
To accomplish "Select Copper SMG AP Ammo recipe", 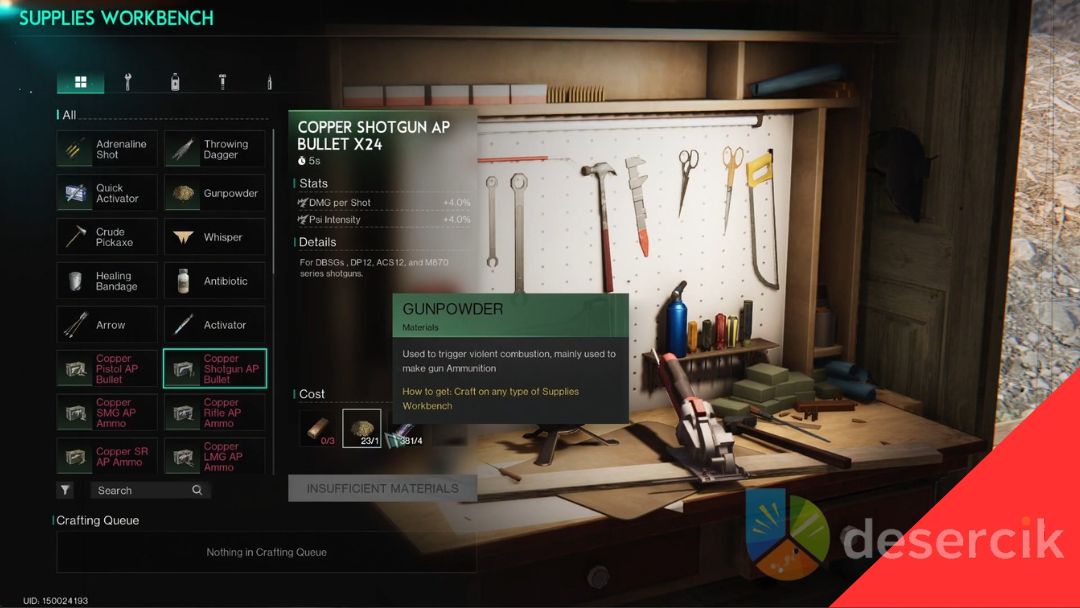I will point(108,412).
